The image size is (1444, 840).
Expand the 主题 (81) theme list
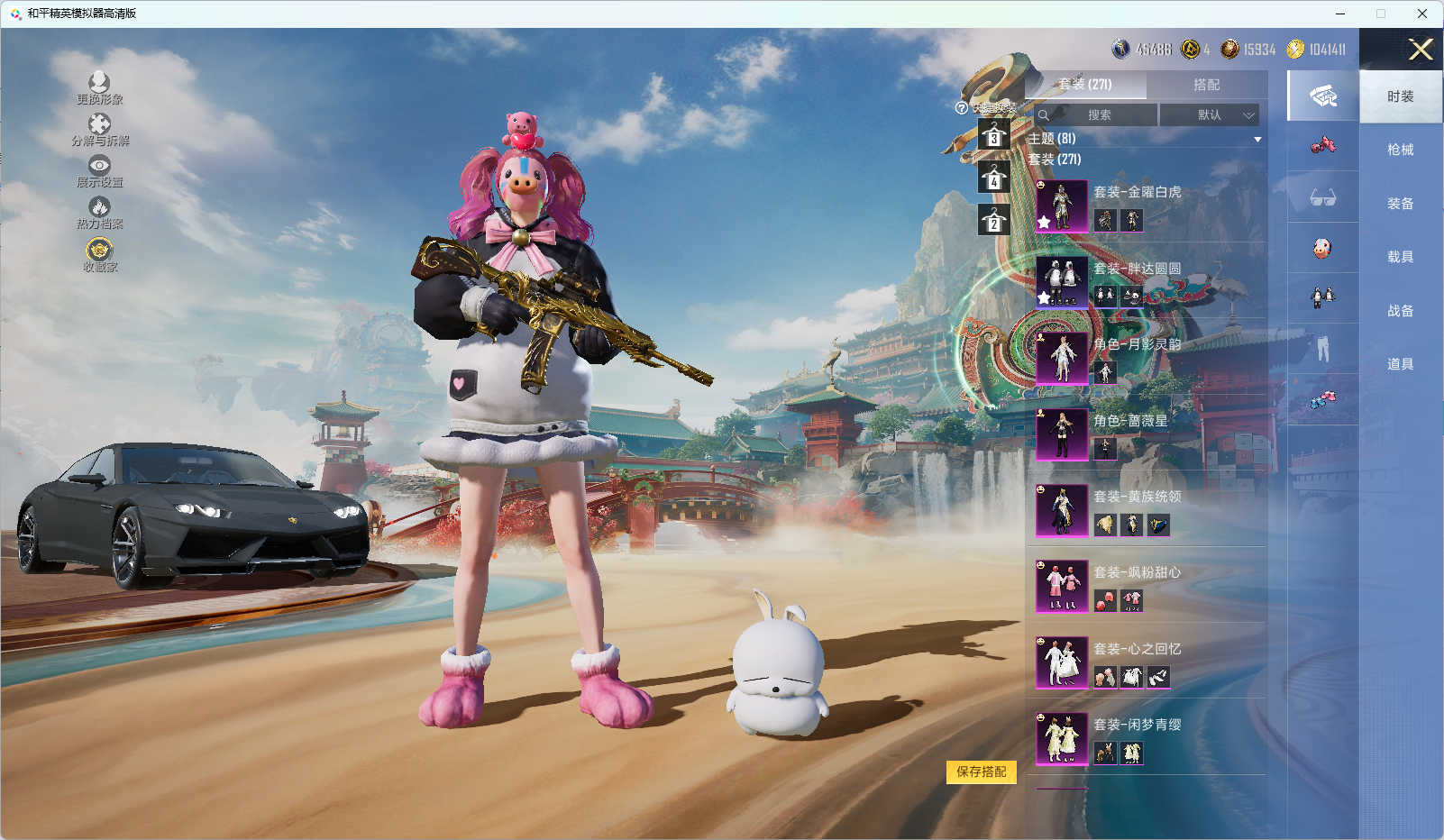pos(1257,139)
